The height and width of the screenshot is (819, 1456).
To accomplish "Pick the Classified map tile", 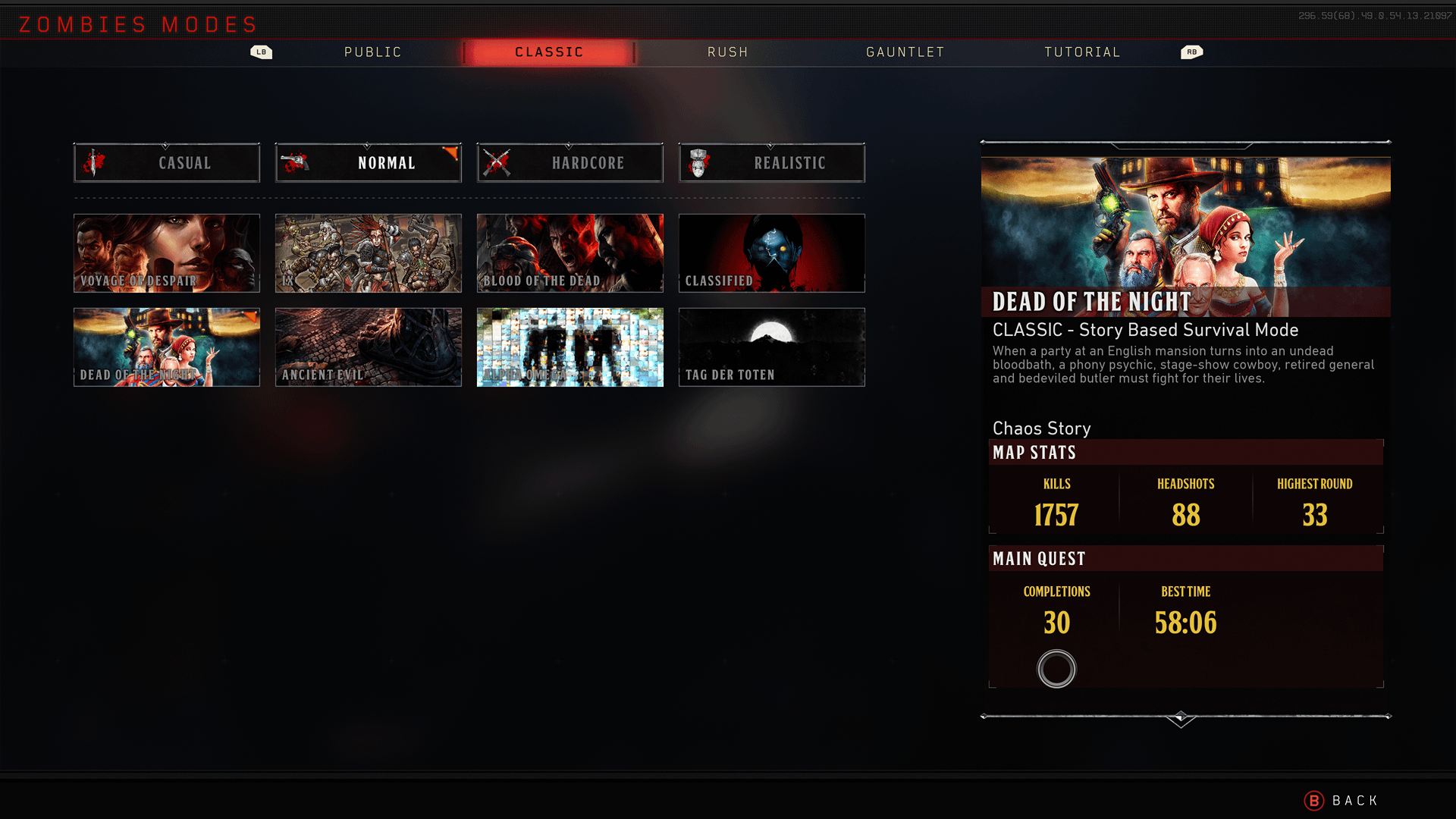I will pos(772,253).
